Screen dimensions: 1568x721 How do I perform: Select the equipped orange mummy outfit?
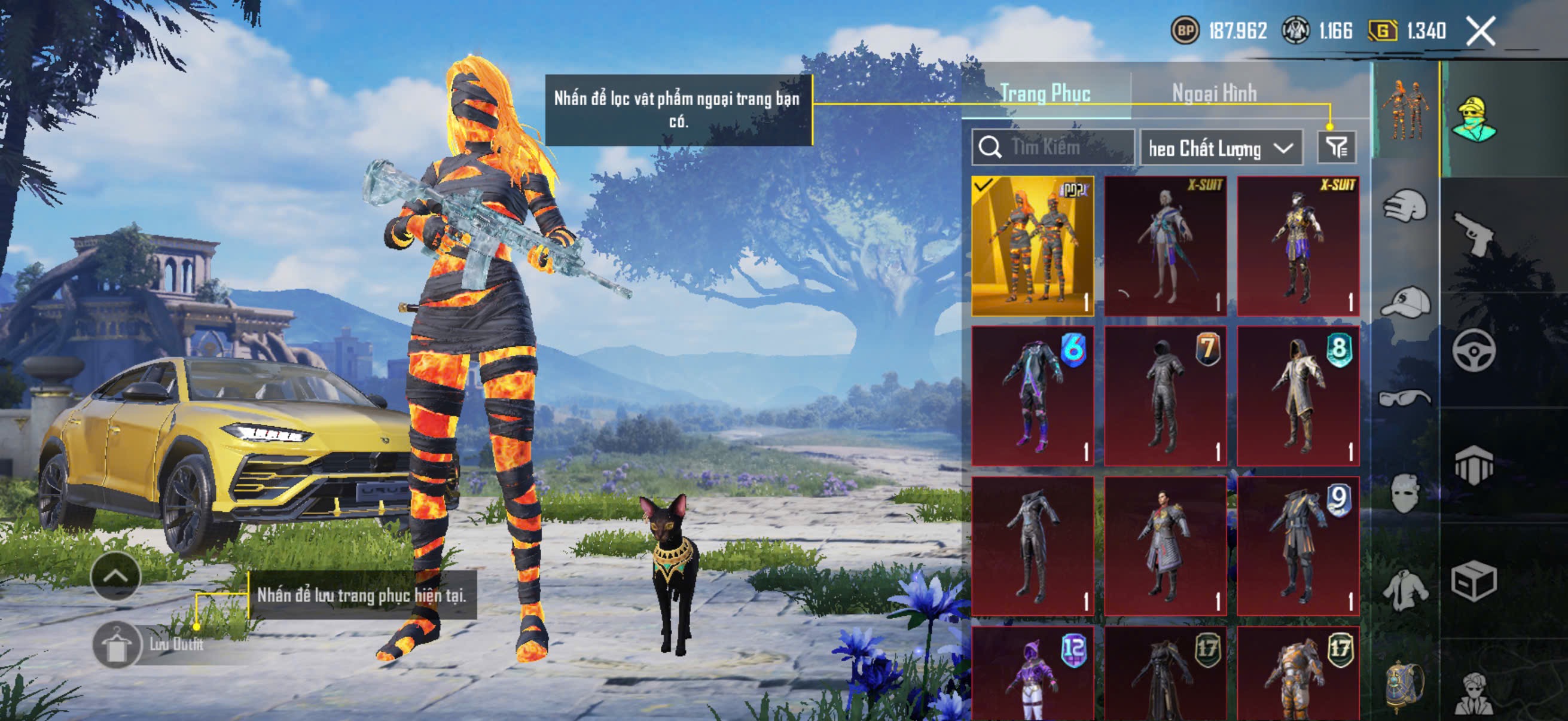point(1032,246)
